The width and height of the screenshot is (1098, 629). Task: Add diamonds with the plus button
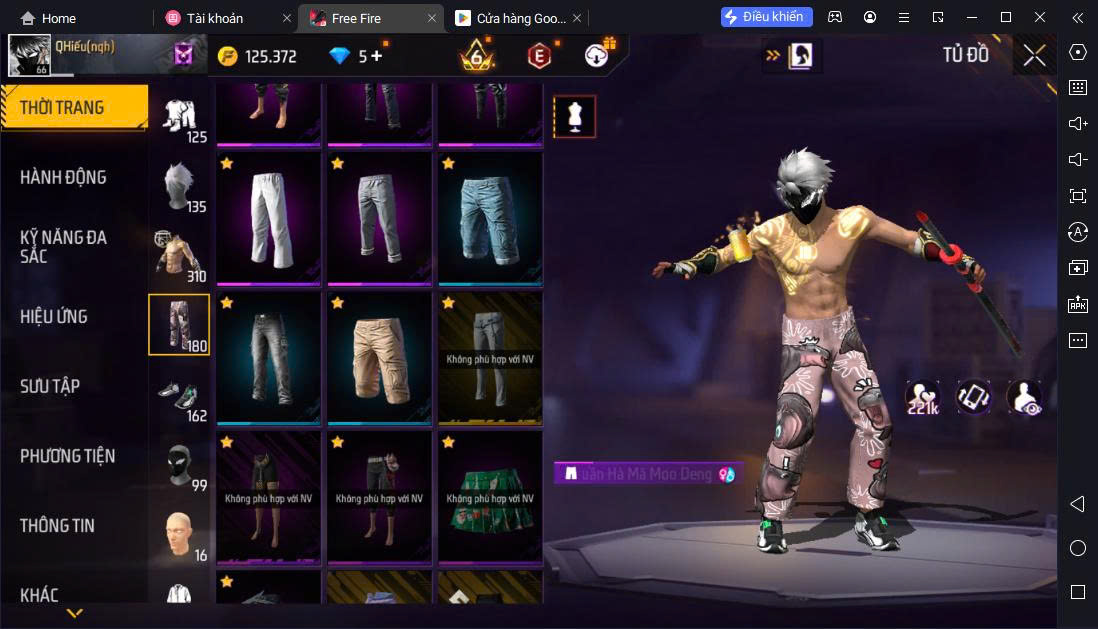(376, 56)
